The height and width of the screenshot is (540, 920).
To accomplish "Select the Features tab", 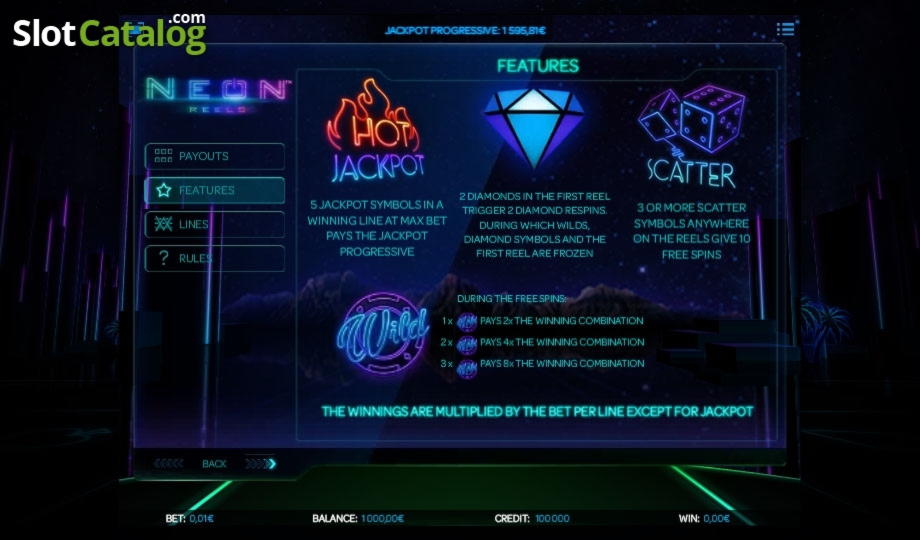I will 215,191.
